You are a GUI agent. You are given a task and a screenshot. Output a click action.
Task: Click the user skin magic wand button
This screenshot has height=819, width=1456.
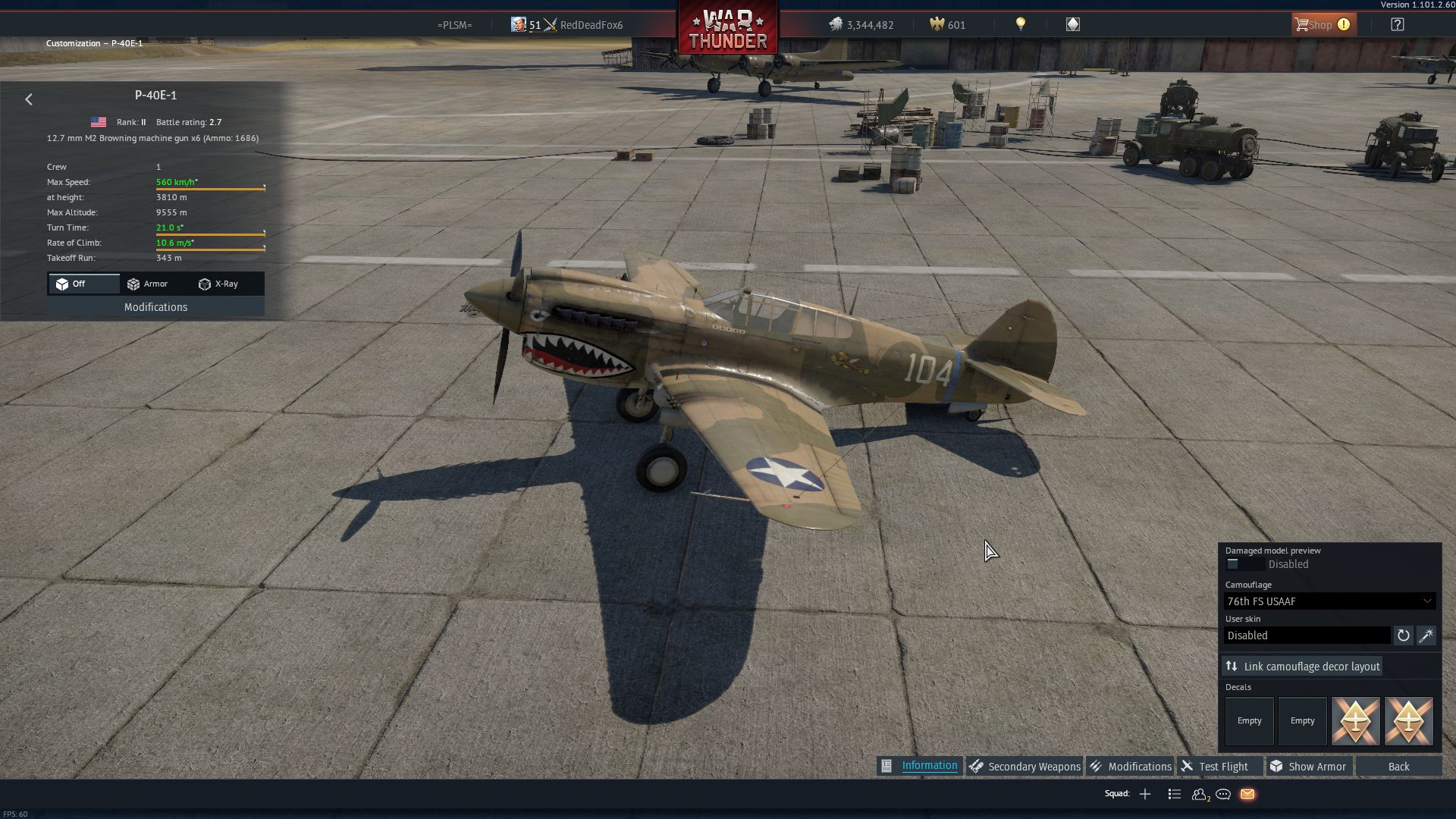1426,635
